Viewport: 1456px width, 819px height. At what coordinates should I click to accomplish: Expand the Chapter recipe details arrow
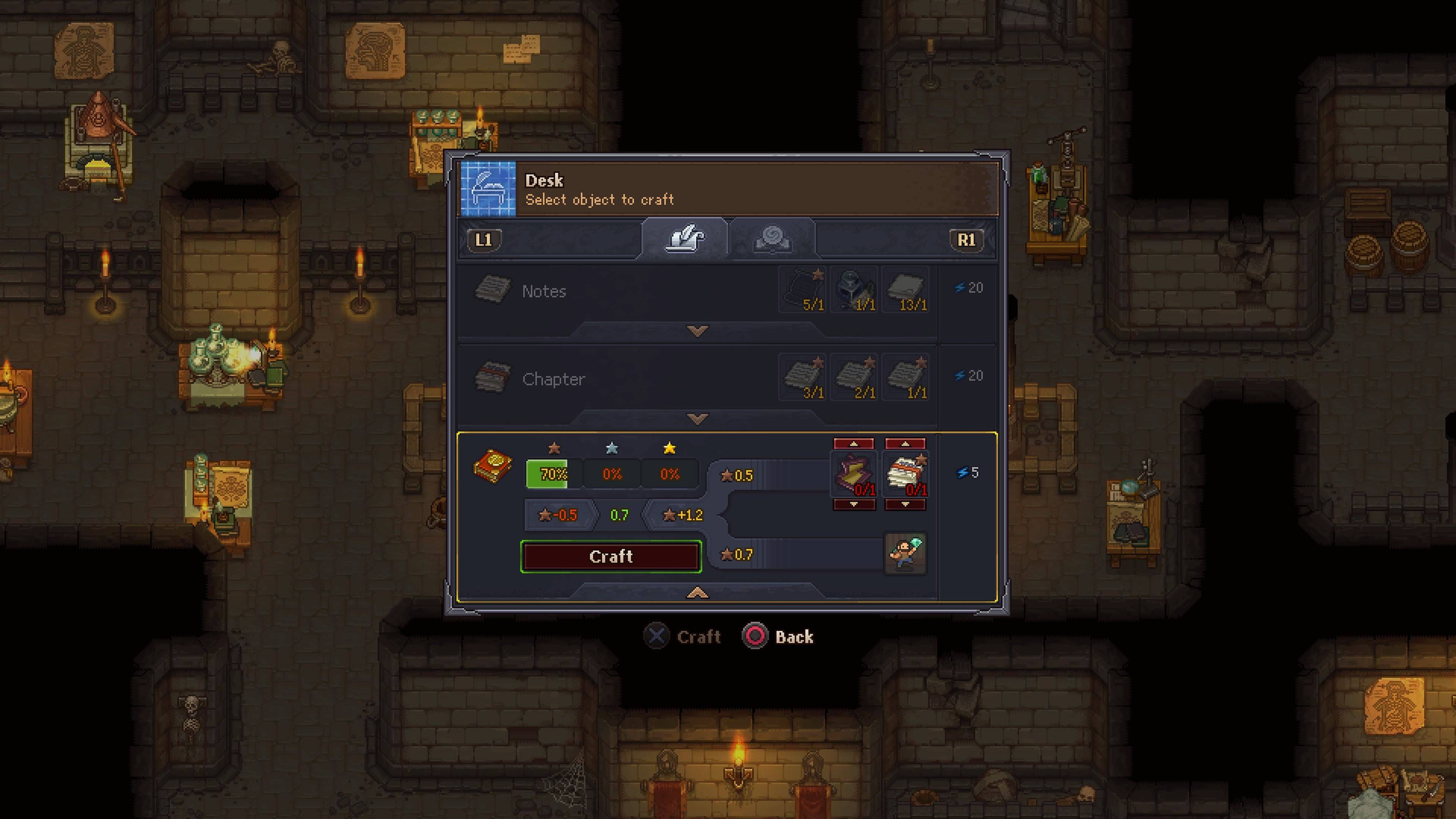point(698,419)
